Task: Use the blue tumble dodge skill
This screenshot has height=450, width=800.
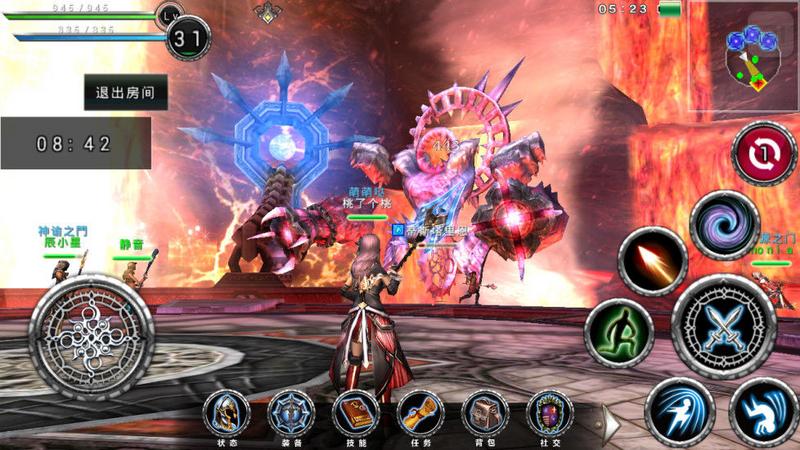Action: (x=764, y=411)
